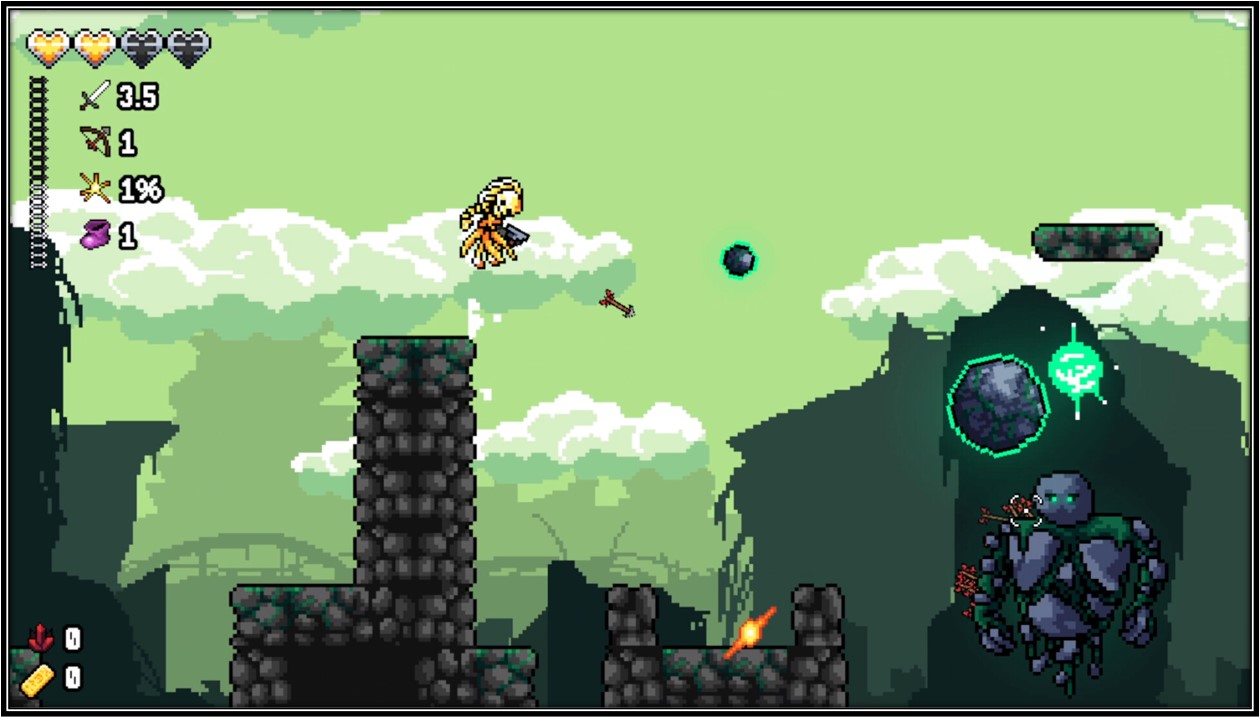
Task: Select the gold bar currency icon
Action: point(41,678)
